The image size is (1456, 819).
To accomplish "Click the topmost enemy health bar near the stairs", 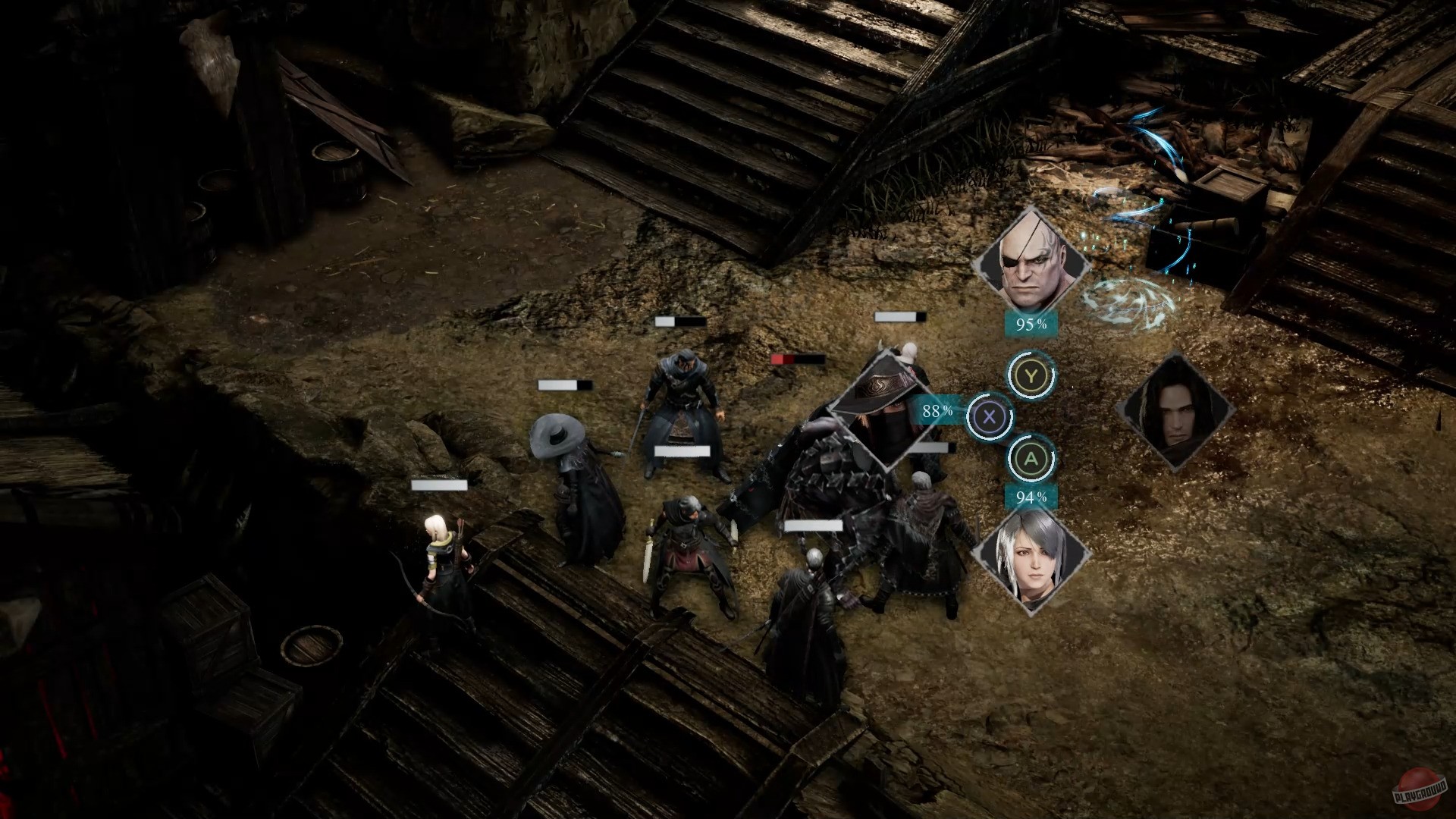I will coord(901,316).
